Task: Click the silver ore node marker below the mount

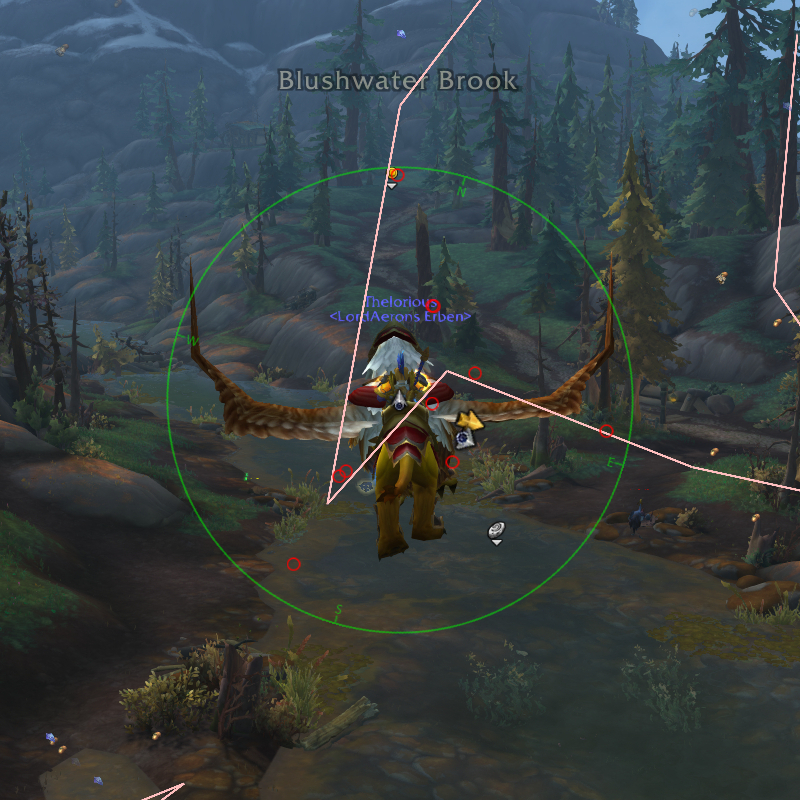Action: tap(496, 531)
